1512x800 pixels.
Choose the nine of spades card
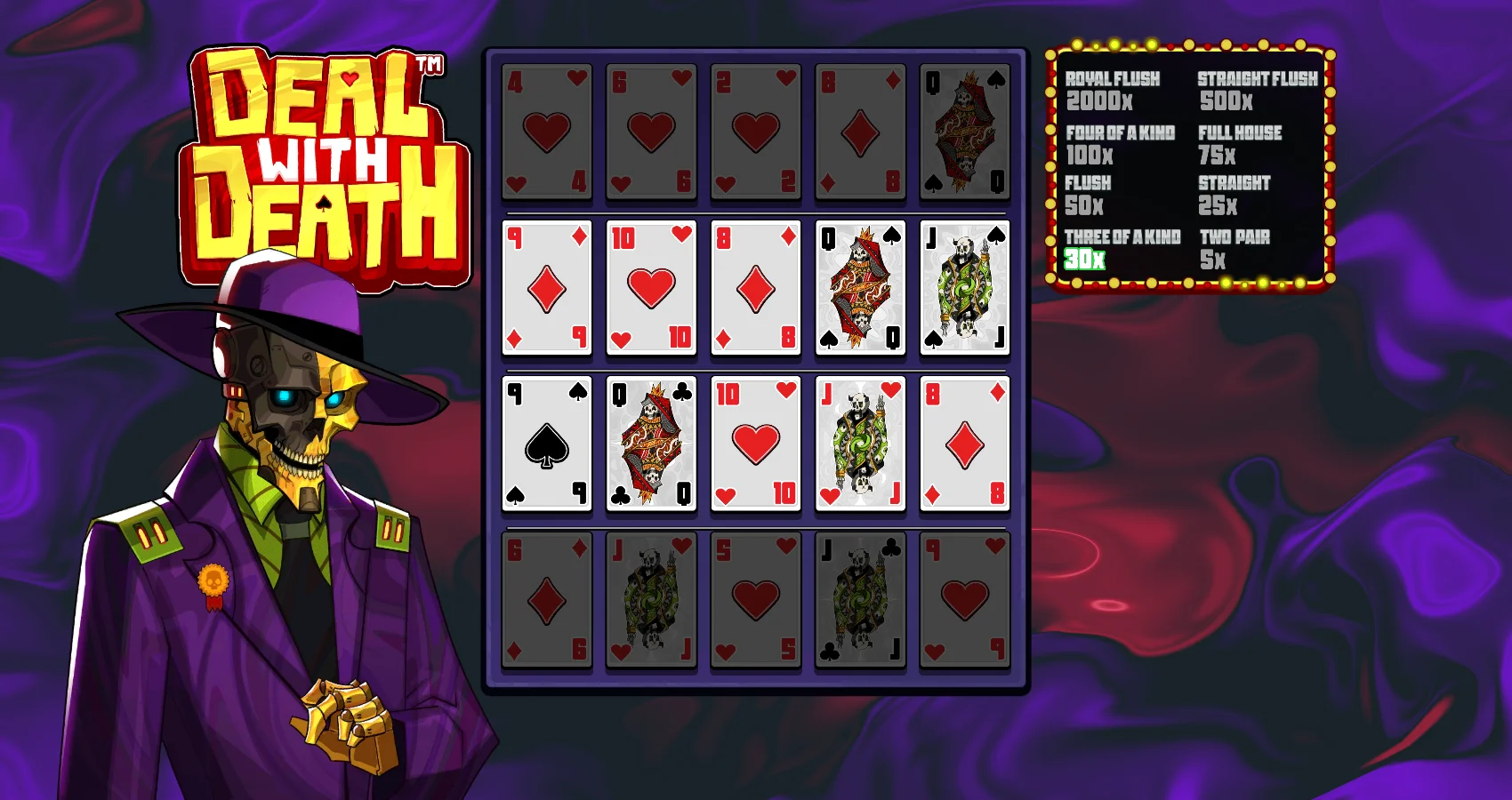[x=546, y=444]
